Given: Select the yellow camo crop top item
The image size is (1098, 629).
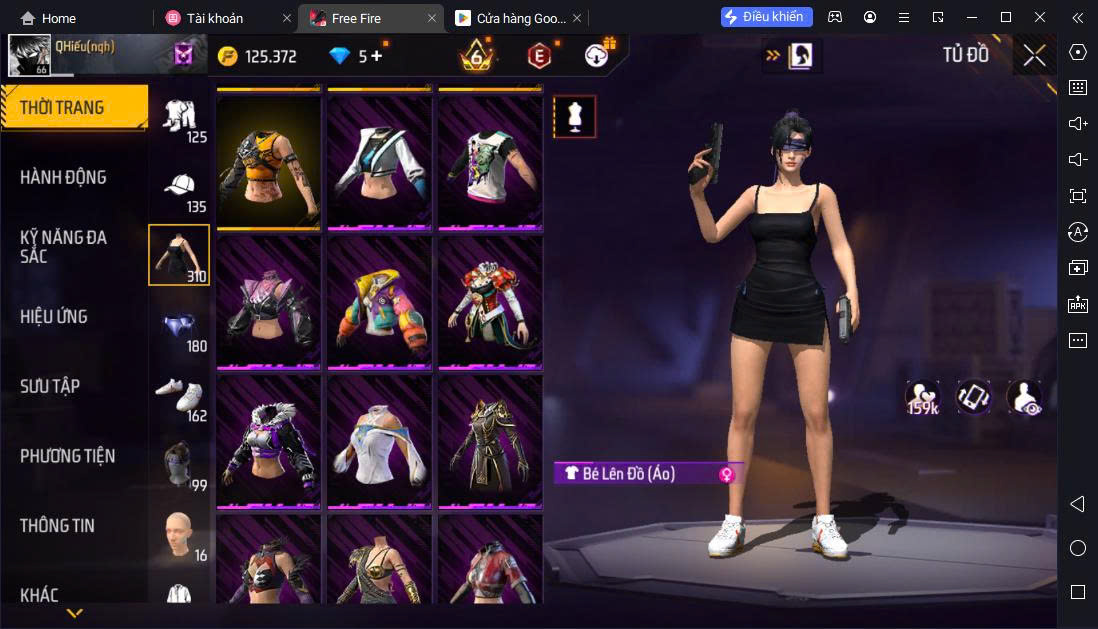Looking at the screenshot, I should pyautogui.click(x=268, y=162).
